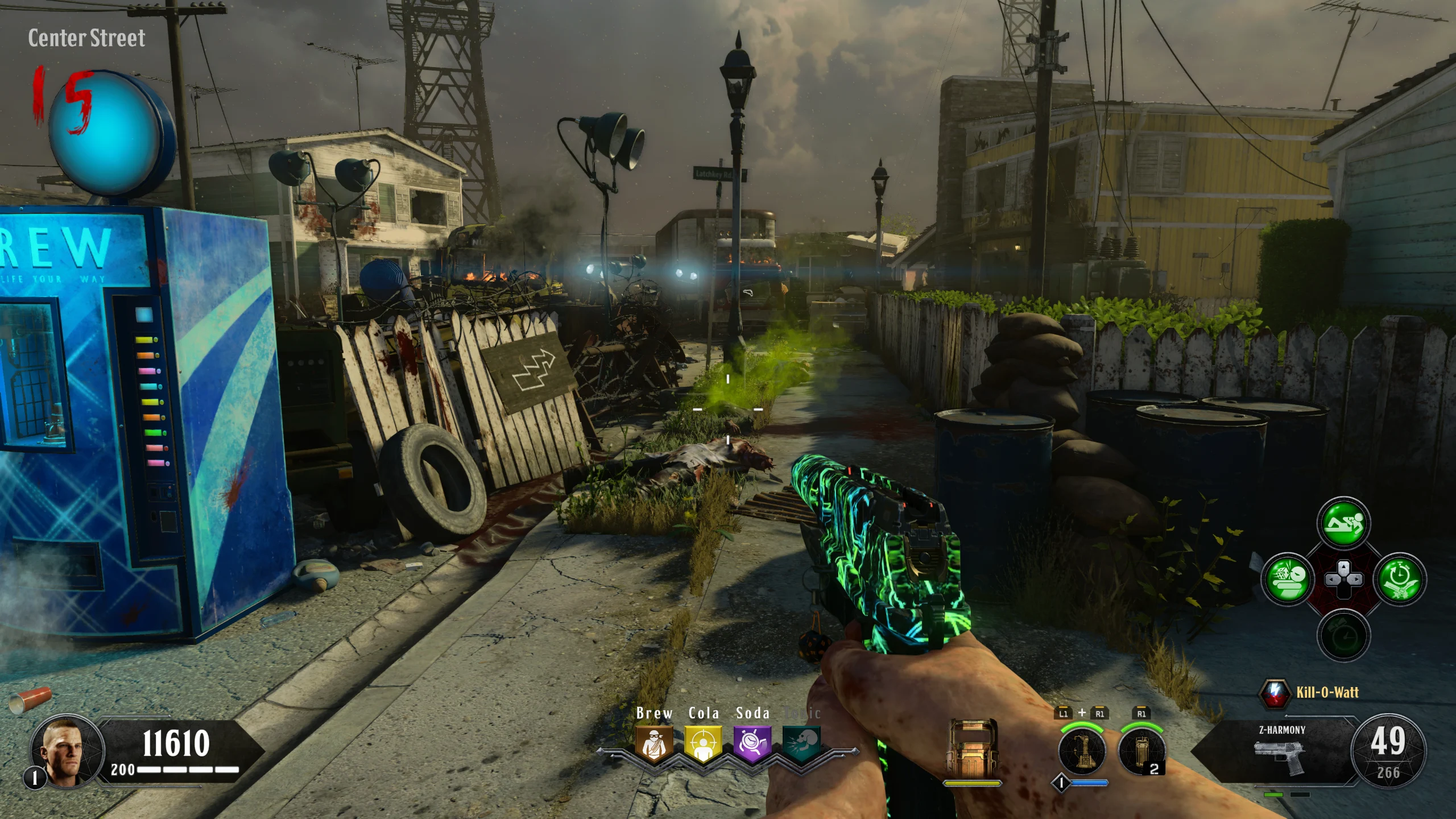Choose the dimmed bottom alarm clock elixir
The height and width of the screenshot is (819, 1456).
click(x=1343, y=635)
